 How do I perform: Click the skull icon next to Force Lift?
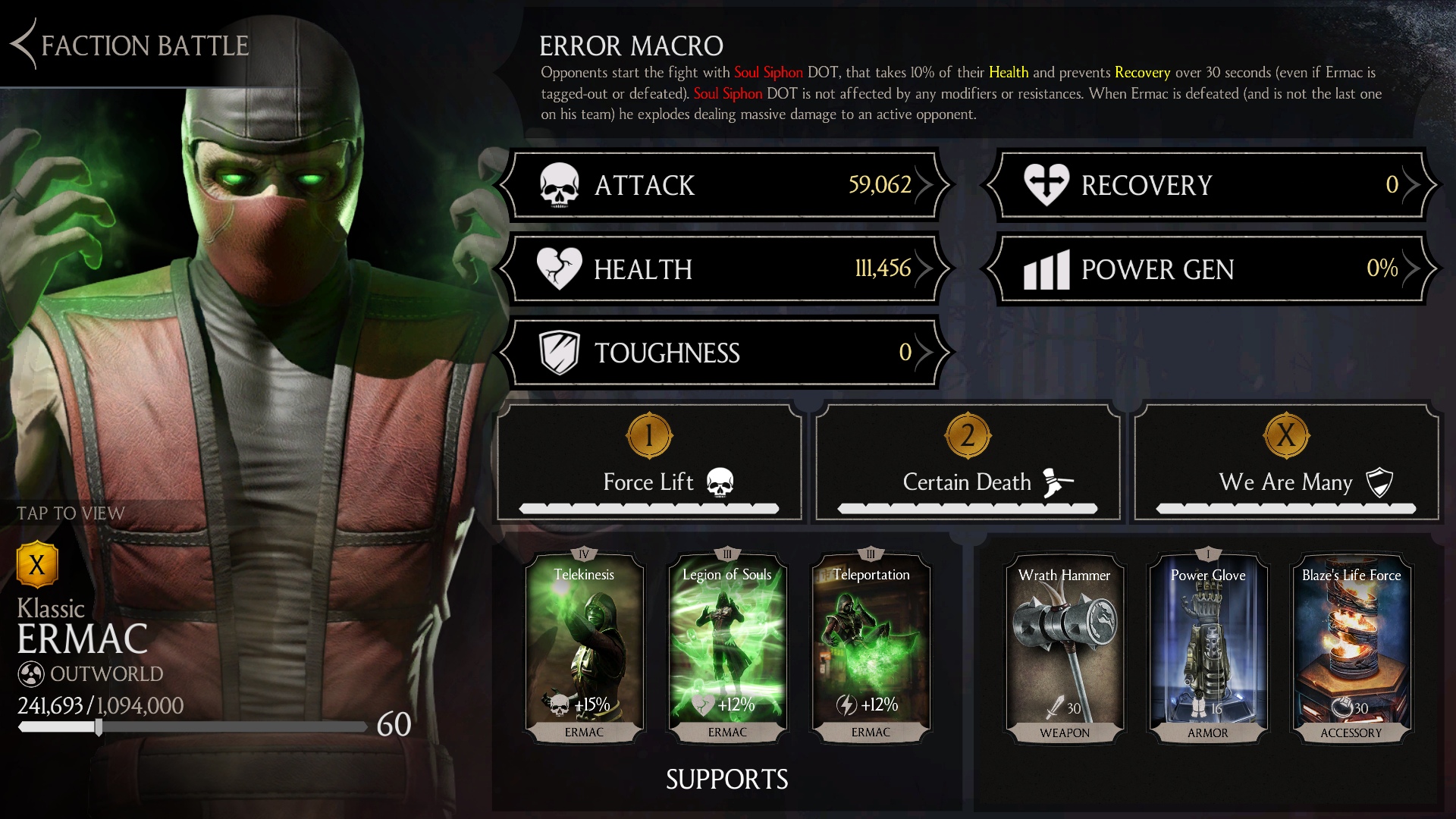pyautogui.click(x=721, y=482)
